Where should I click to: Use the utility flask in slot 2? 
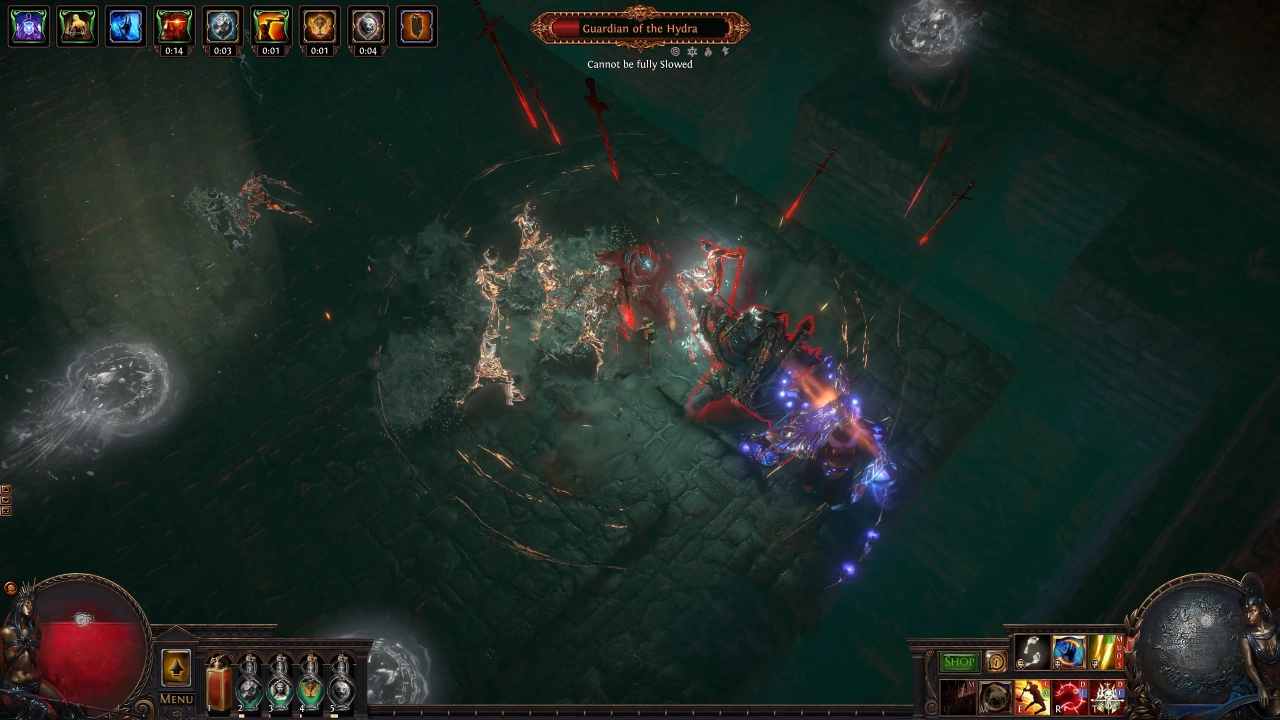coord(249,684)
